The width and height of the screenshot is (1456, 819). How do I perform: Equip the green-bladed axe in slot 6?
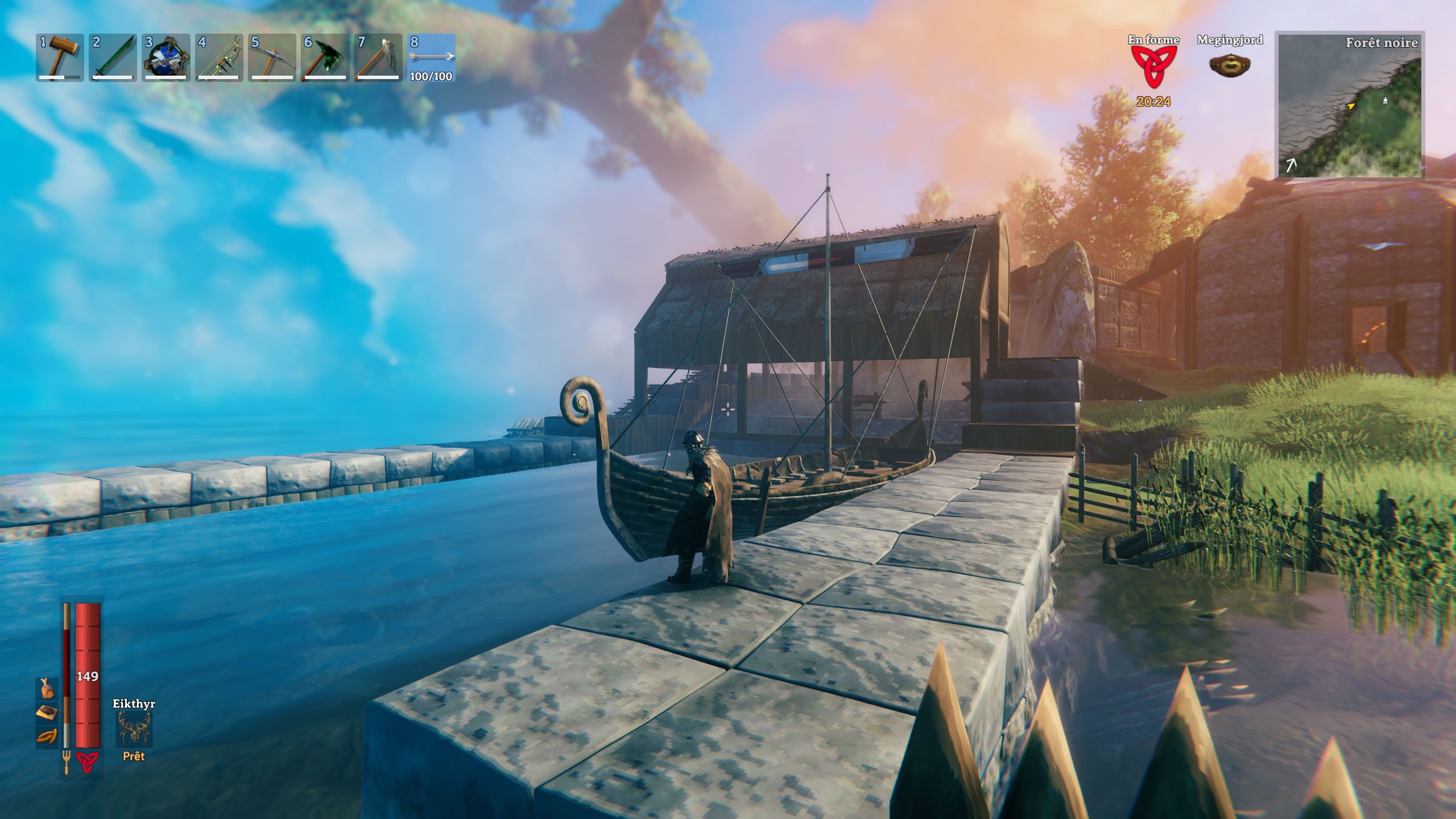click(x=325, y=57)
